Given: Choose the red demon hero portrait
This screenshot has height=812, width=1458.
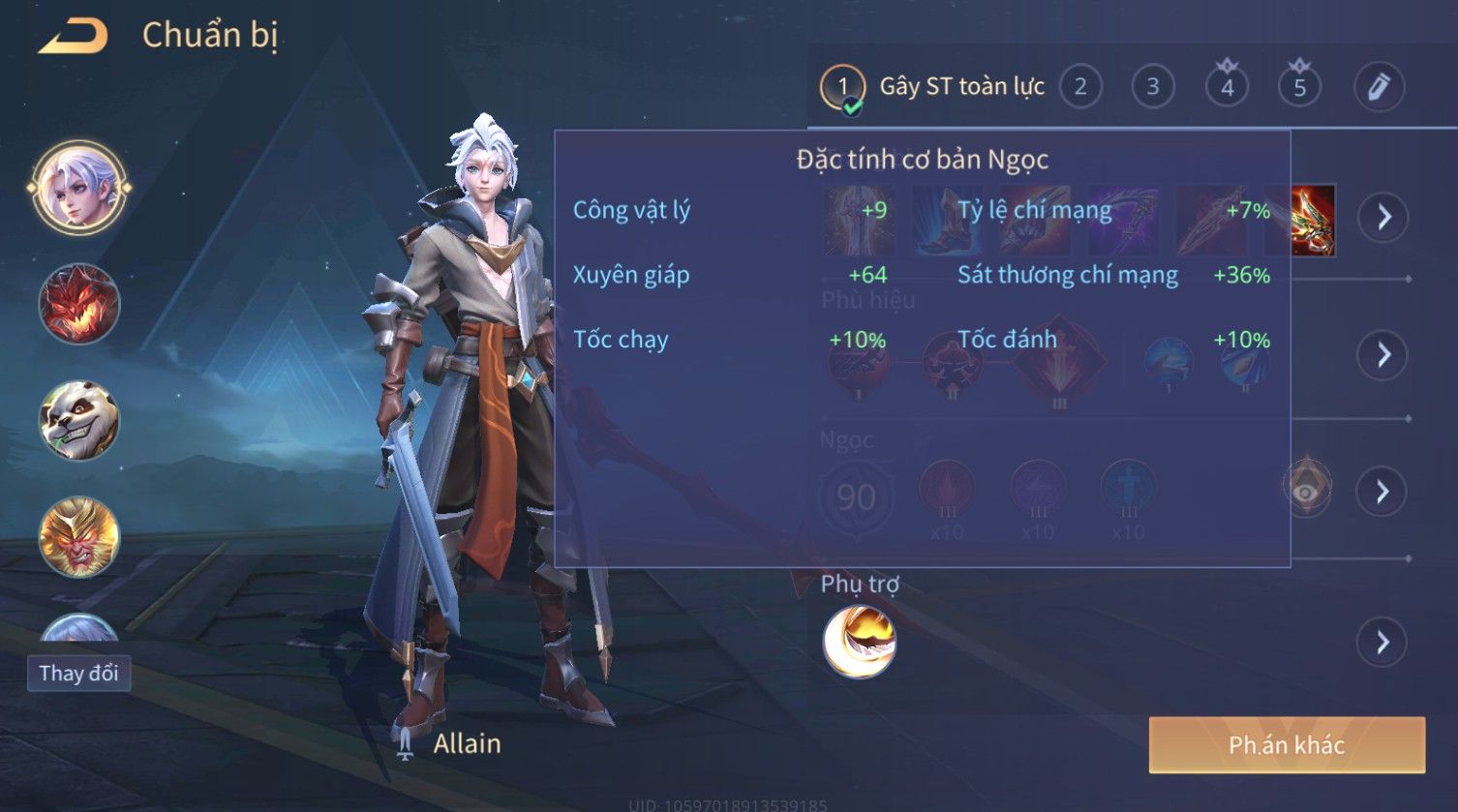Looking at the screenshot, I should pos(79,304).
